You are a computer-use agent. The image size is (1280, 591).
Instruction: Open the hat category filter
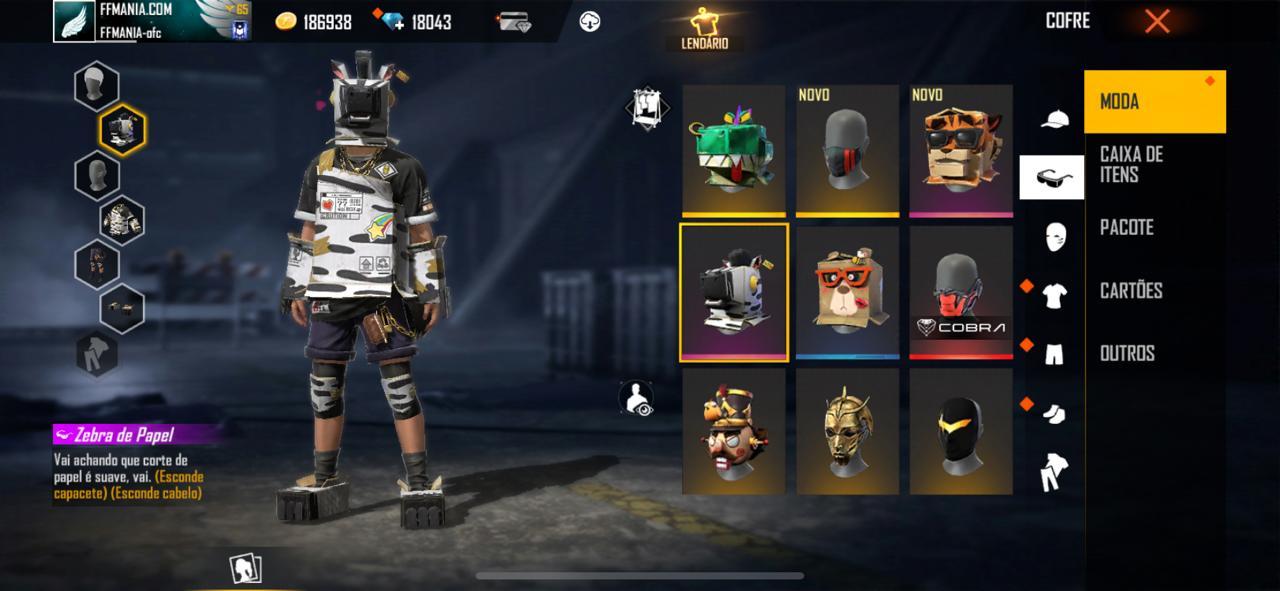(1053, 120)
